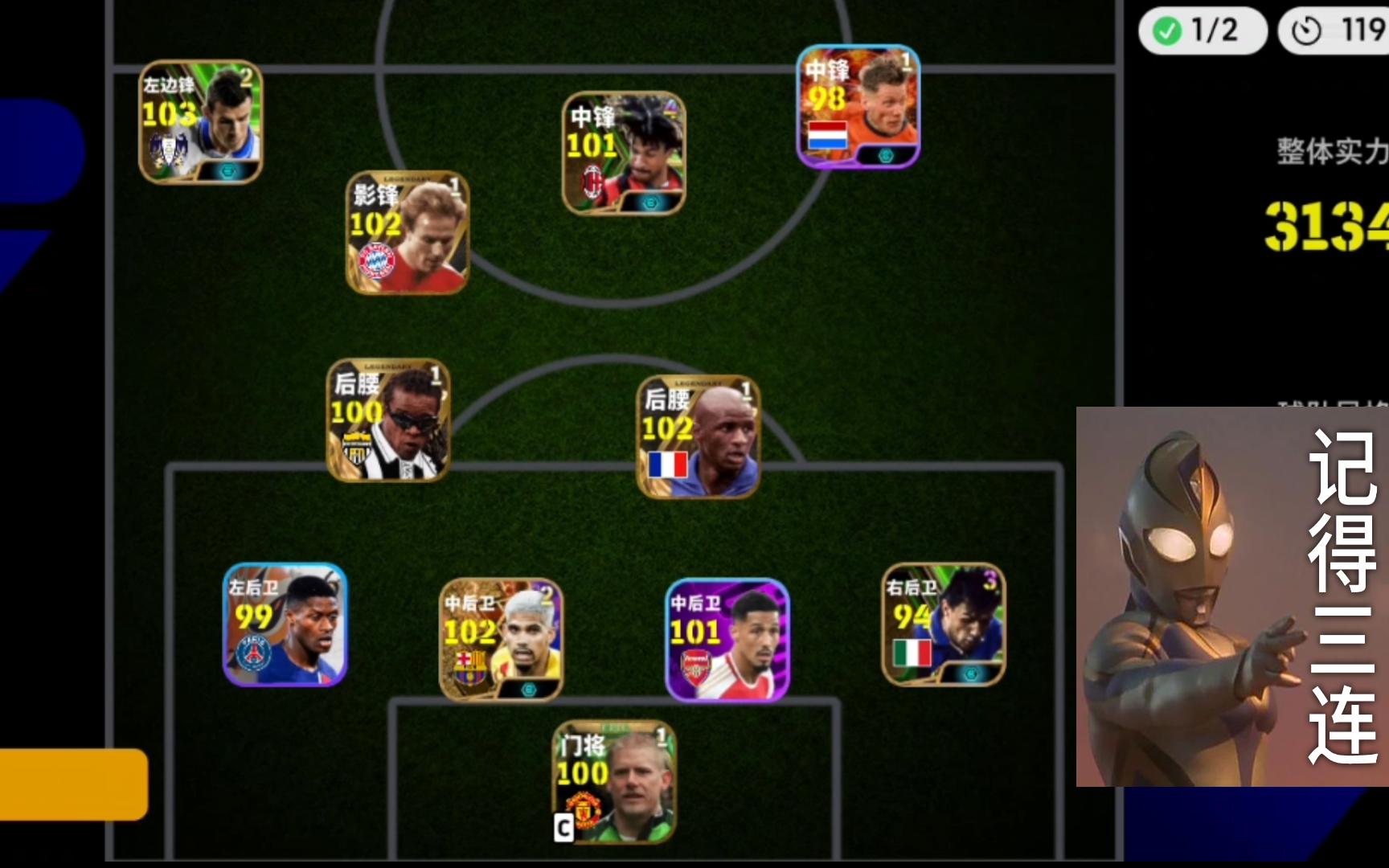Choose the 99-rated PSG left back card
Screen dimensions: 1389x868
click(285, 624)
